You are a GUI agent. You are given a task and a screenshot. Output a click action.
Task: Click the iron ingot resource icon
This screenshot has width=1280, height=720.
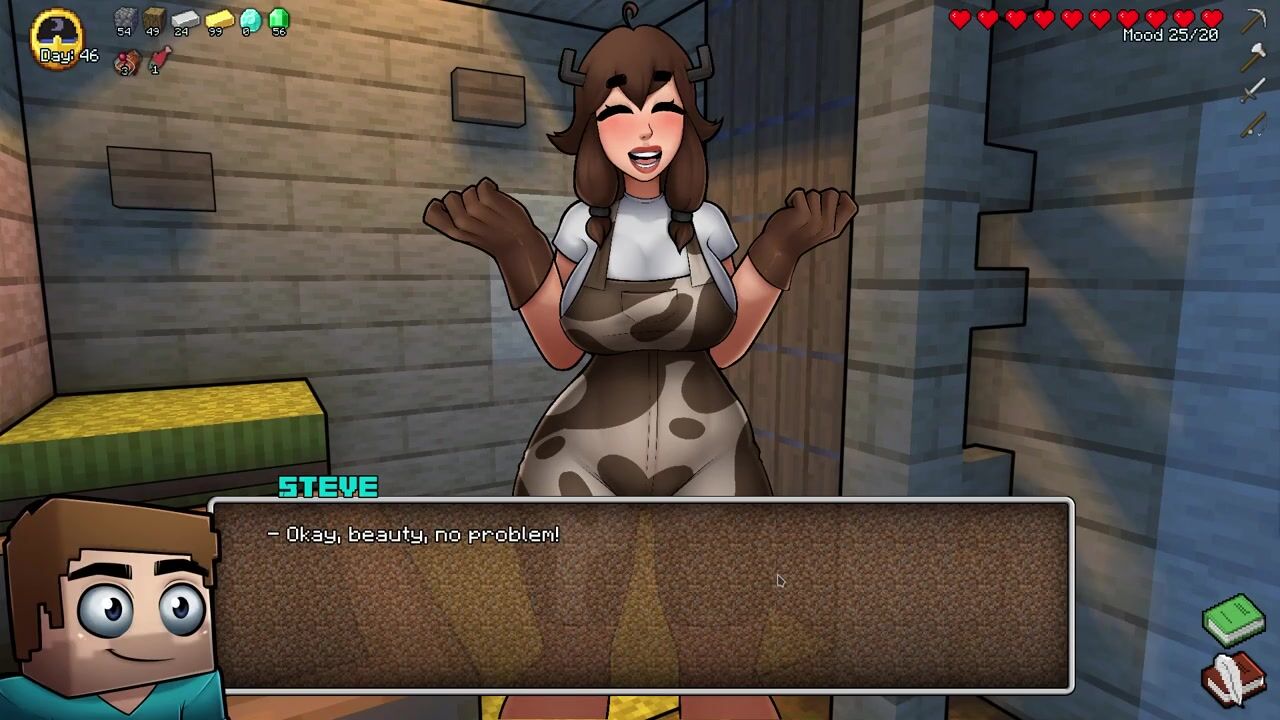(x=184, y=19)
